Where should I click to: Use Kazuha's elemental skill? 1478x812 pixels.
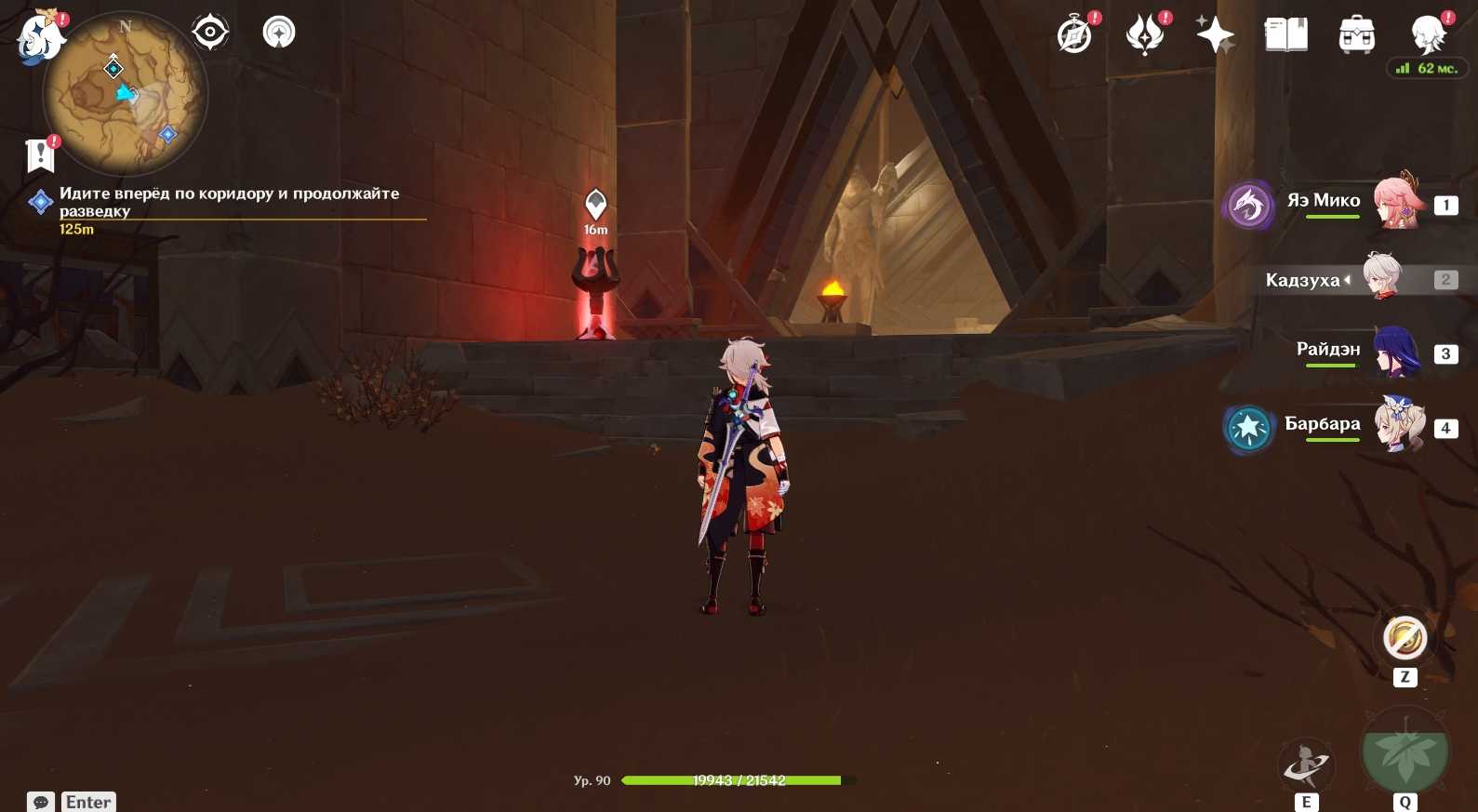pos(1306,765)
